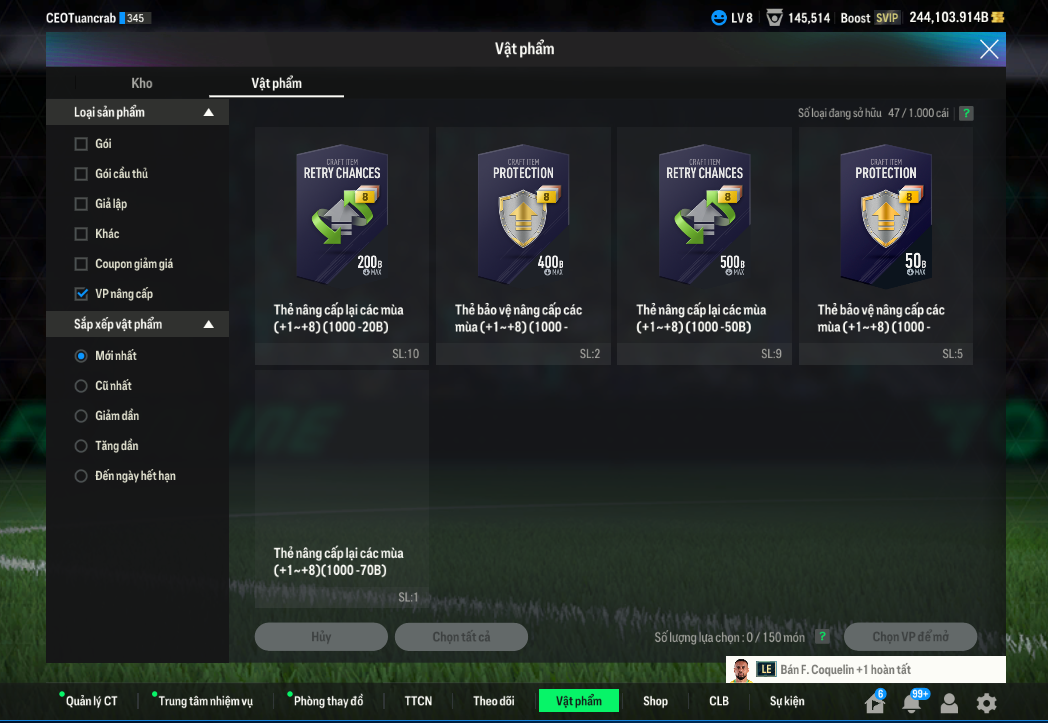Screen dimensions: 1048x723
Task: Choose the 500B Retry Chances card
Action: click(704, 220)
